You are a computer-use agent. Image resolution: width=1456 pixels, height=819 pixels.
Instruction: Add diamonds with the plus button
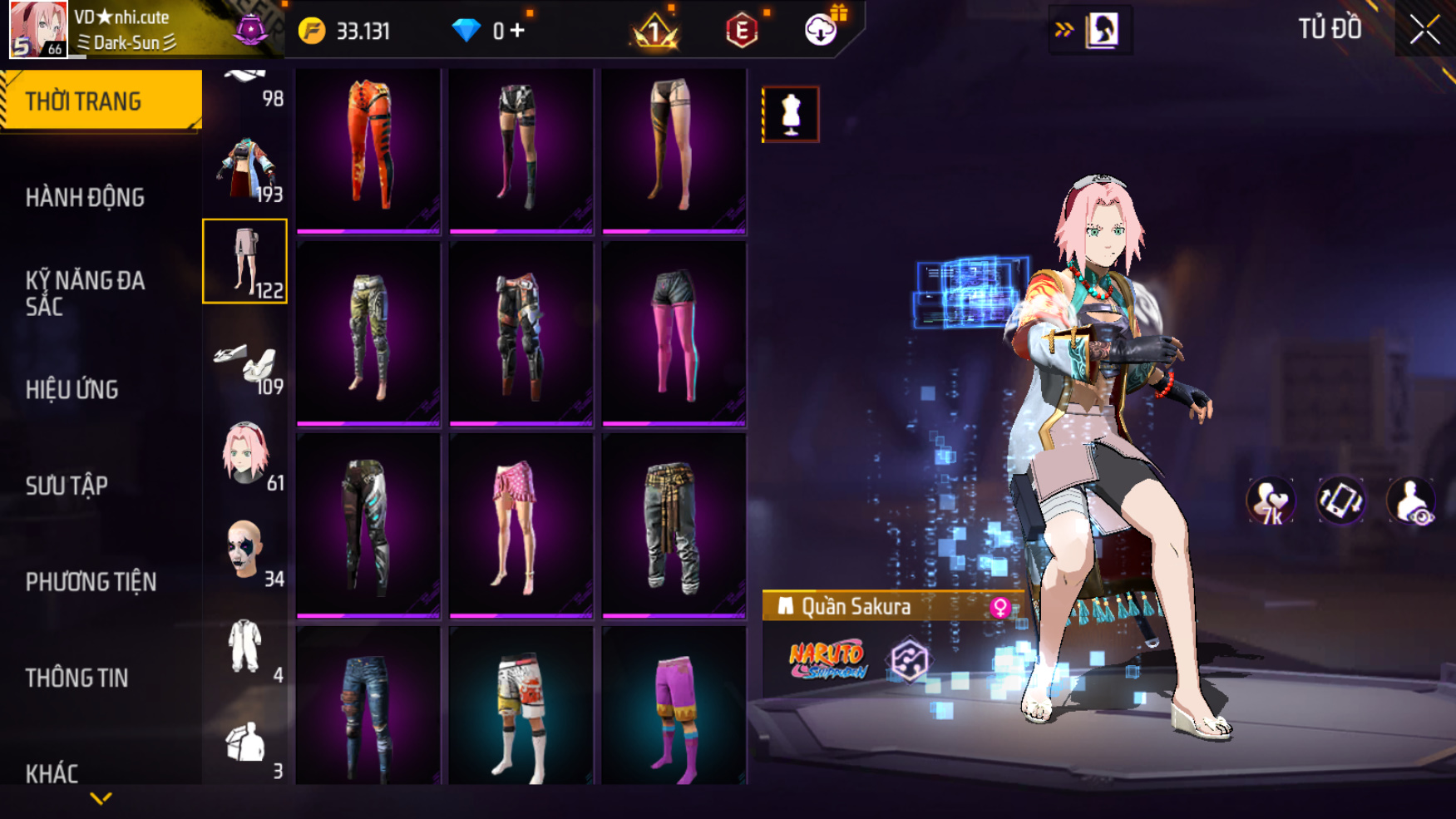[x=518, y=31]
